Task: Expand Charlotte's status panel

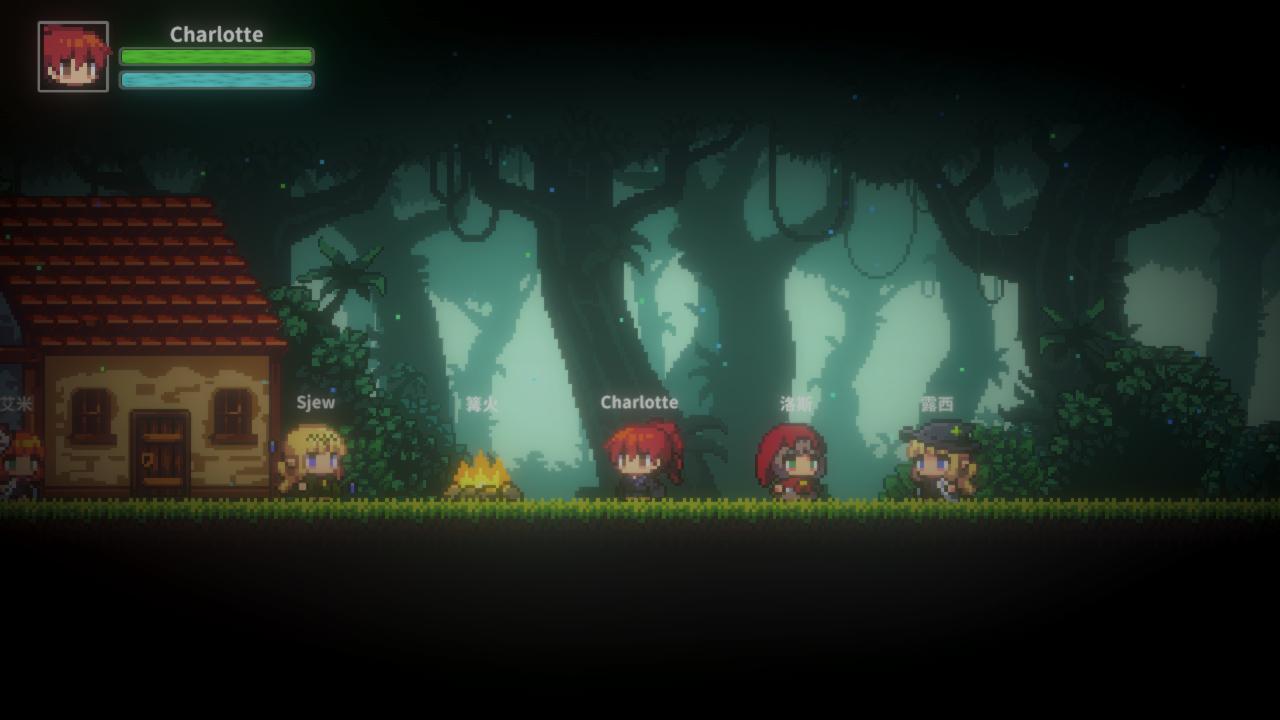Action: point(215,35)
